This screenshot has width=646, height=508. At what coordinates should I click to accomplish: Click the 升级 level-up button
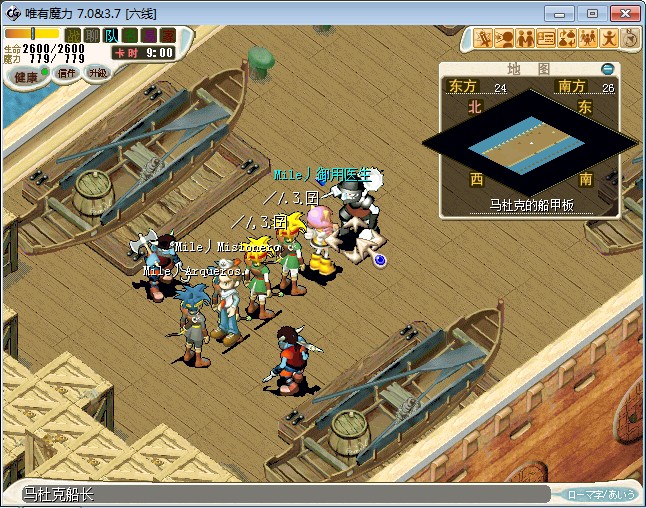(98, 73)
